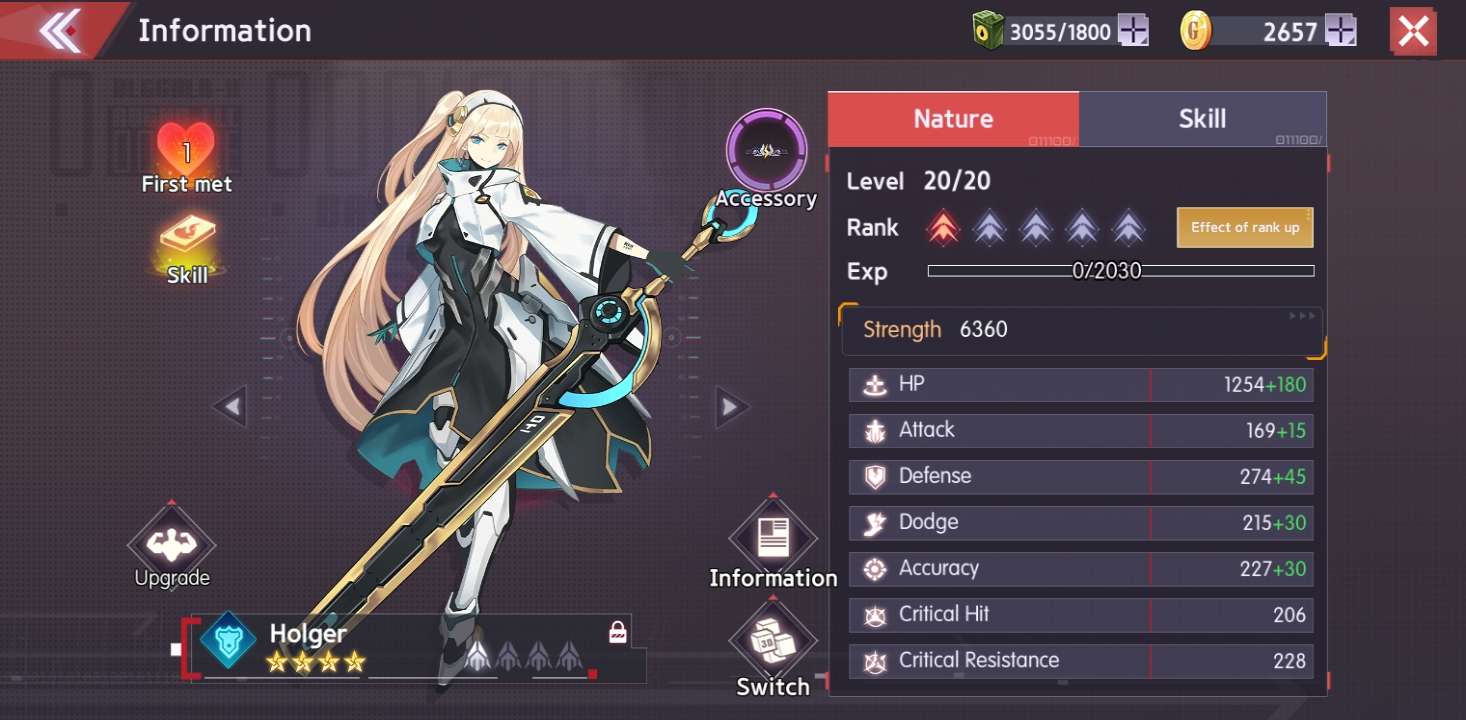This screenshot has height=720, width=1466.
Task: Open the Upgrade menu
Action: [x=172, y=545]
